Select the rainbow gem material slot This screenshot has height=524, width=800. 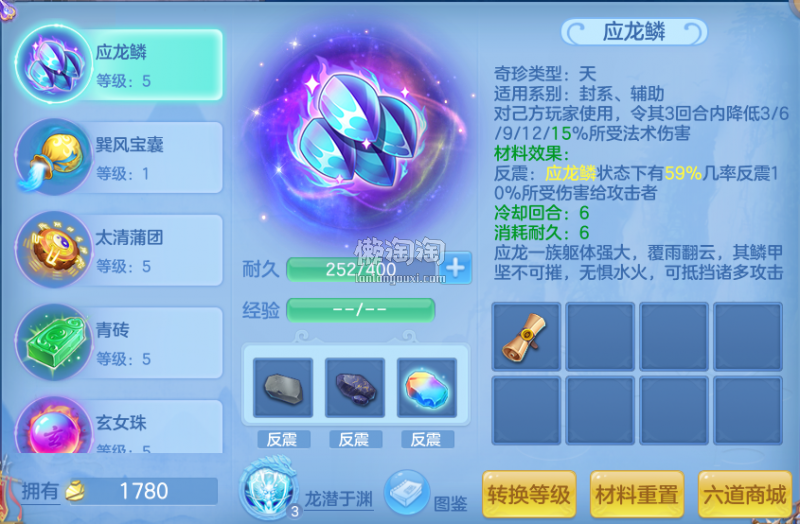pos(426,388)
